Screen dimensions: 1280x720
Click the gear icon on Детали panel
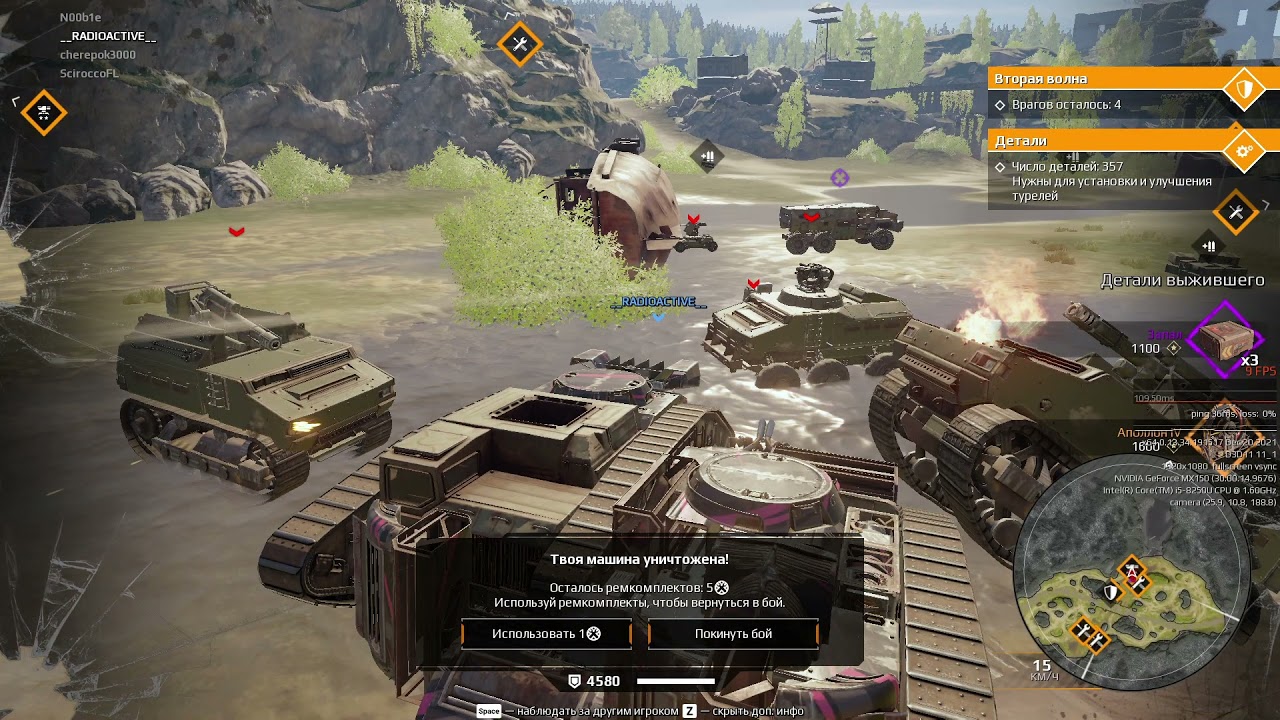pyautogui.click(x=1244, y=152)
